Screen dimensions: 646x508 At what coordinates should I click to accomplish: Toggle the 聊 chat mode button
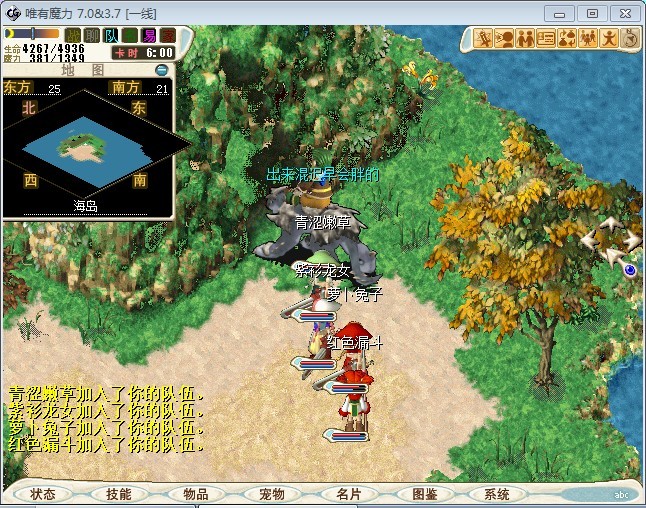(x=91, y=36)
